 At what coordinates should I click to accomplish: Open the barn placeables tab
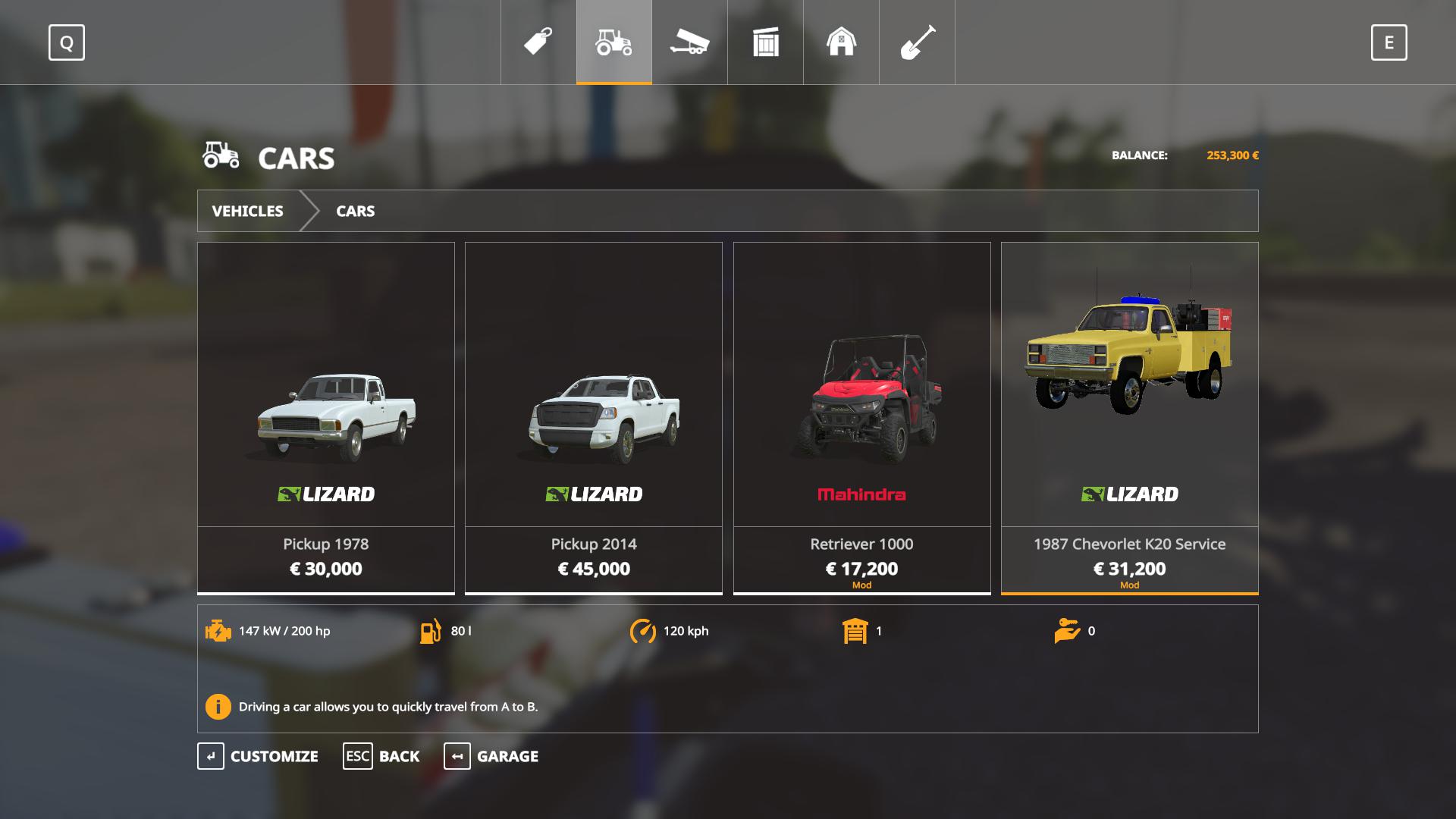pos(841,42)
